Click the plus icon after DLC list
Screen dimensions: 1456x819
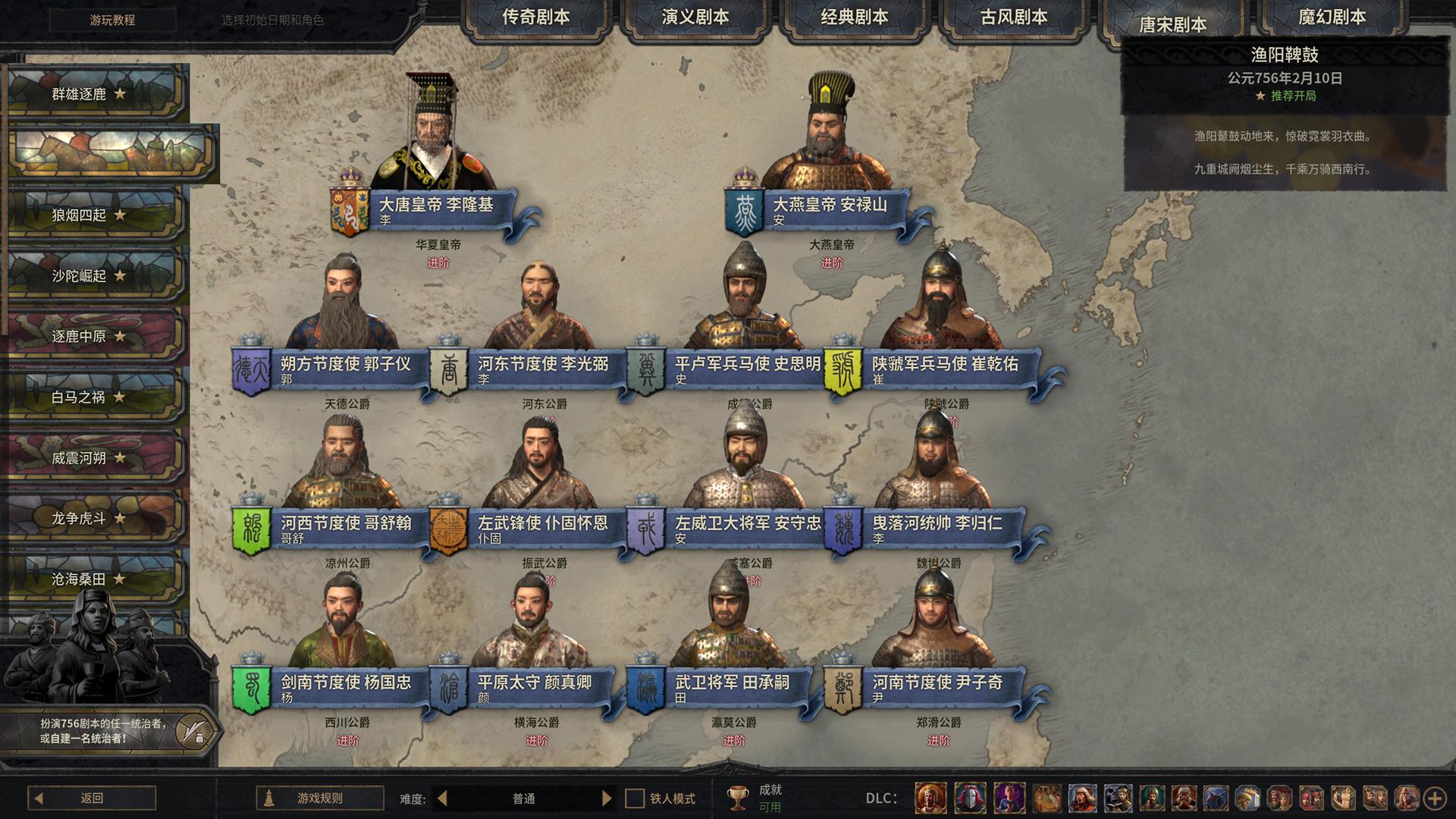pyautogui.click(x=1435, y=799)
